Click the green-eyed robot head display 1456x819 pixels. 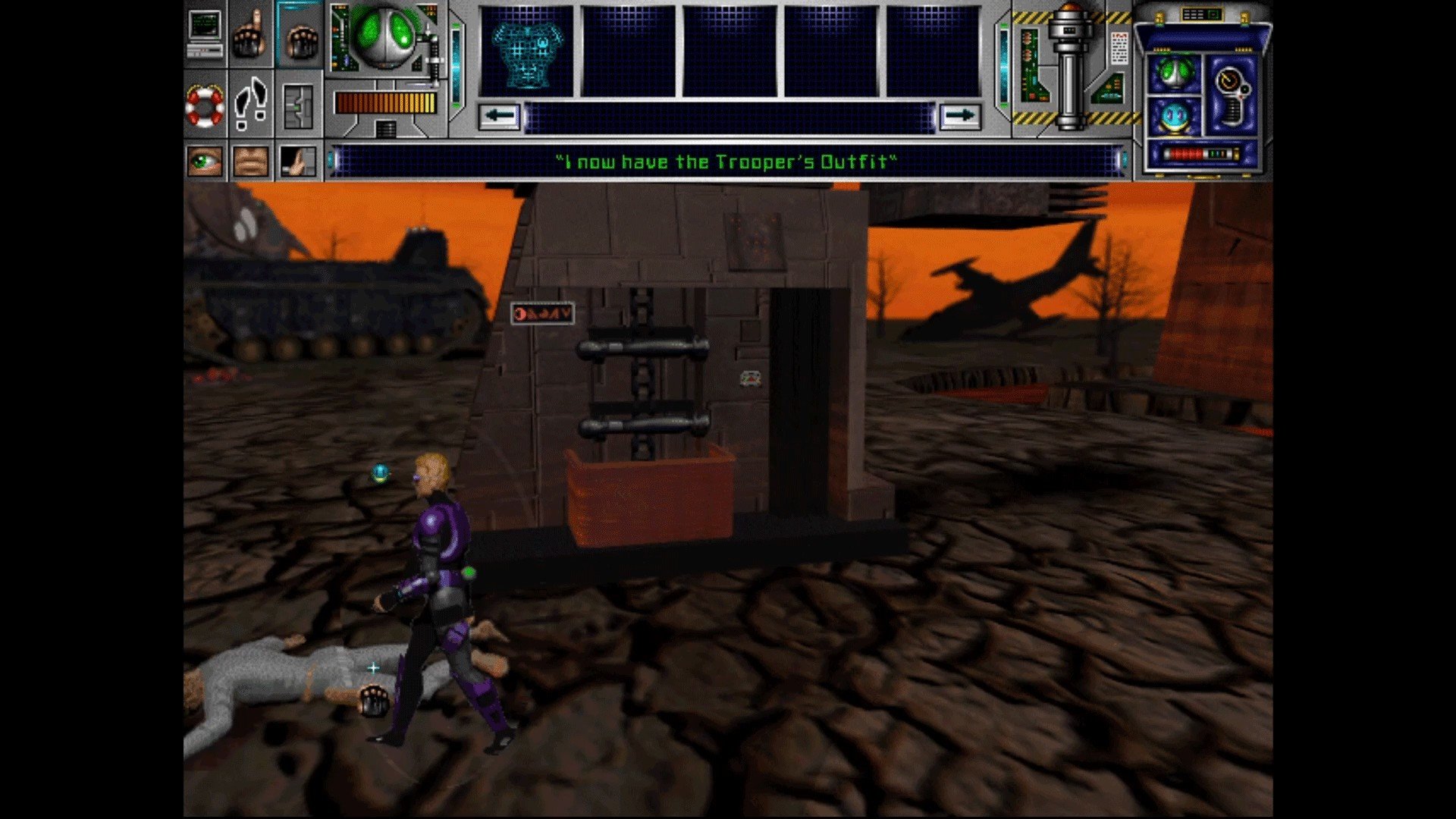pos(386,36)
